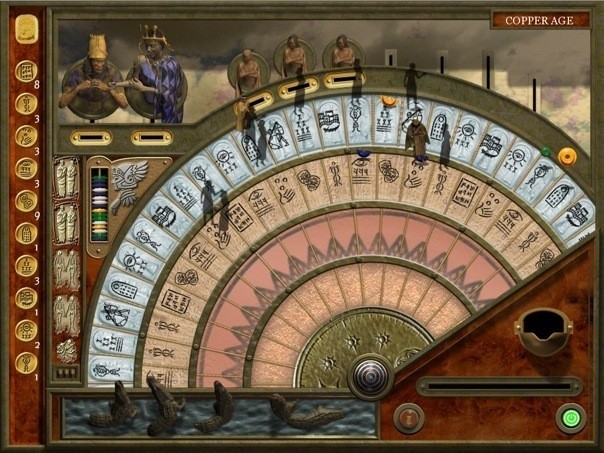The image size is (604, 453).
Task: Click the Copper Age plaque
Action: pos(540,20)
